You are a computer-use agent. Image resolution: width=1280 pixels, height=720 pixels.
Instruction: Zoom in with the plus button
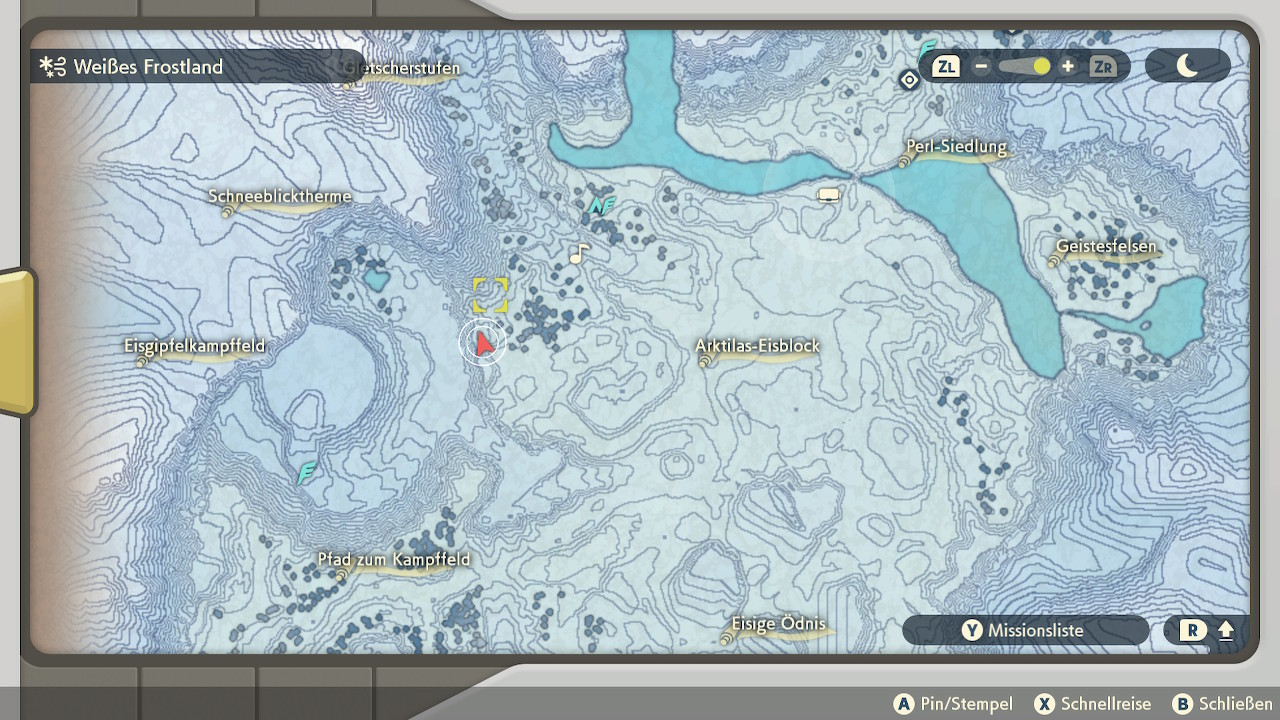click(x=1068, y=67)
